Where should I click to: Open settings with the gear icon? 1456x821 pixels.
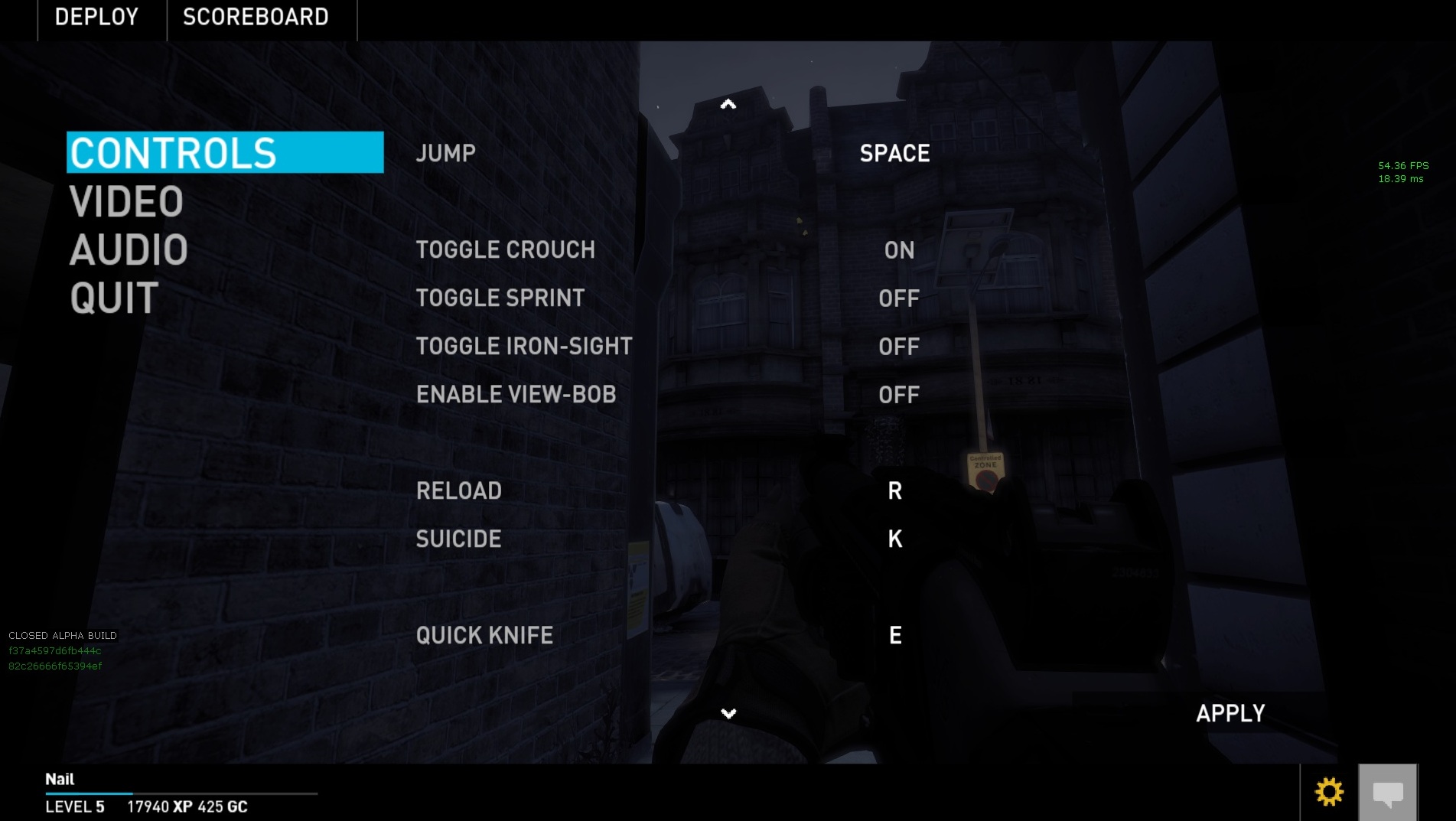click(1329, 792)
